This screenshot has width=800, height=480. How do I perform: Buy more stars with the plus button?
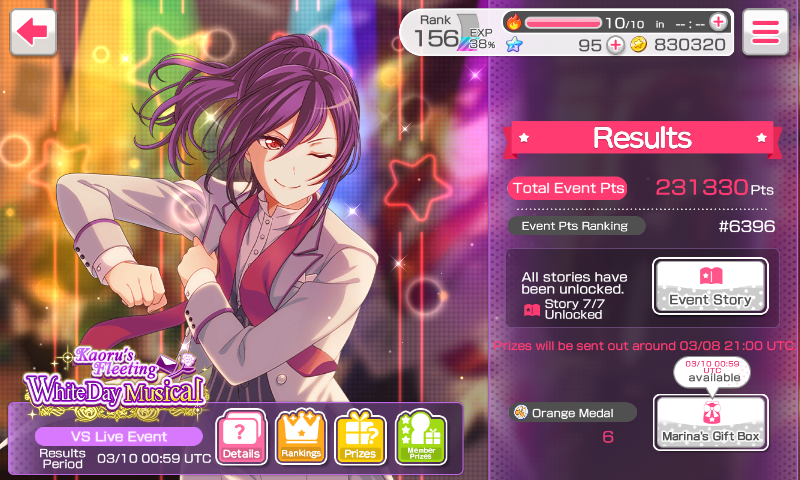point(615,44)
